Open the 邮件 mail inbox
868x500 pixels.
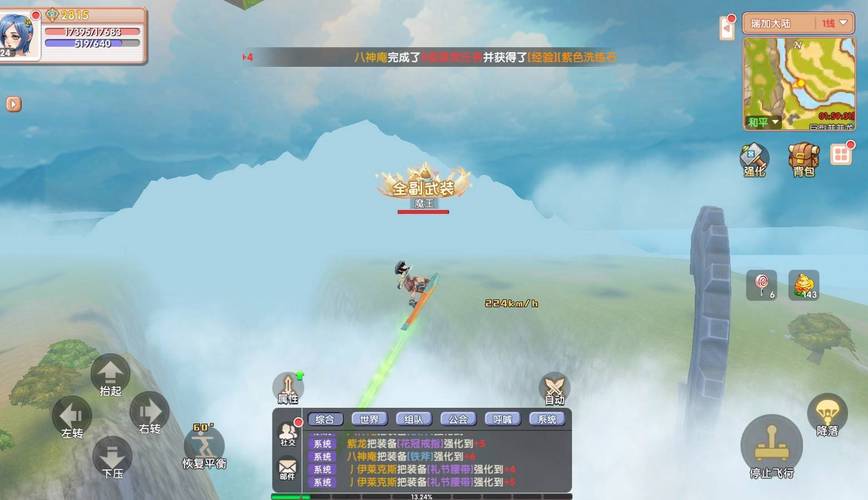(288, 468)
